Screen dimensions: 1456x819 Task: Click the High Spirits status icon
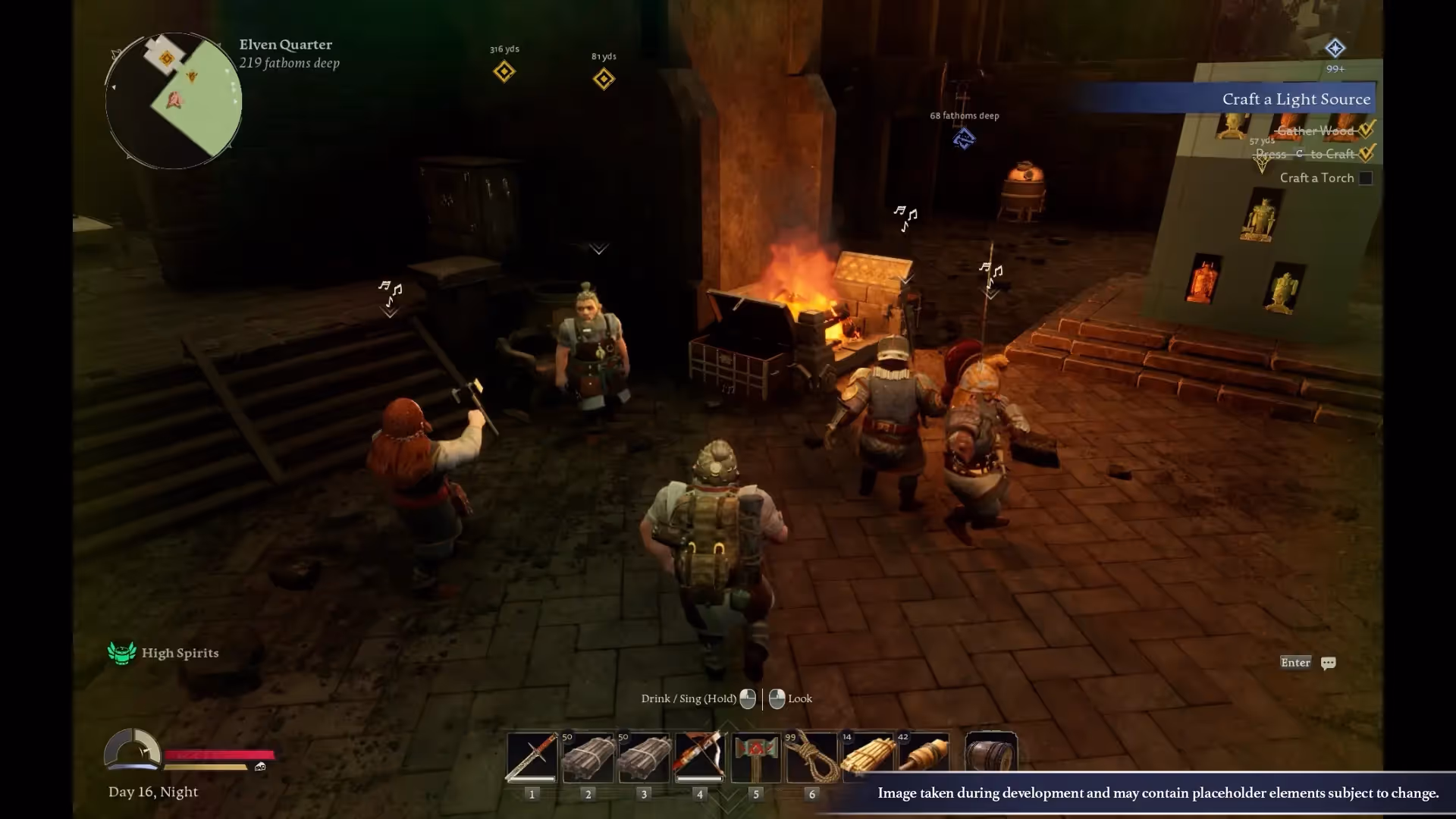point(121,653)
